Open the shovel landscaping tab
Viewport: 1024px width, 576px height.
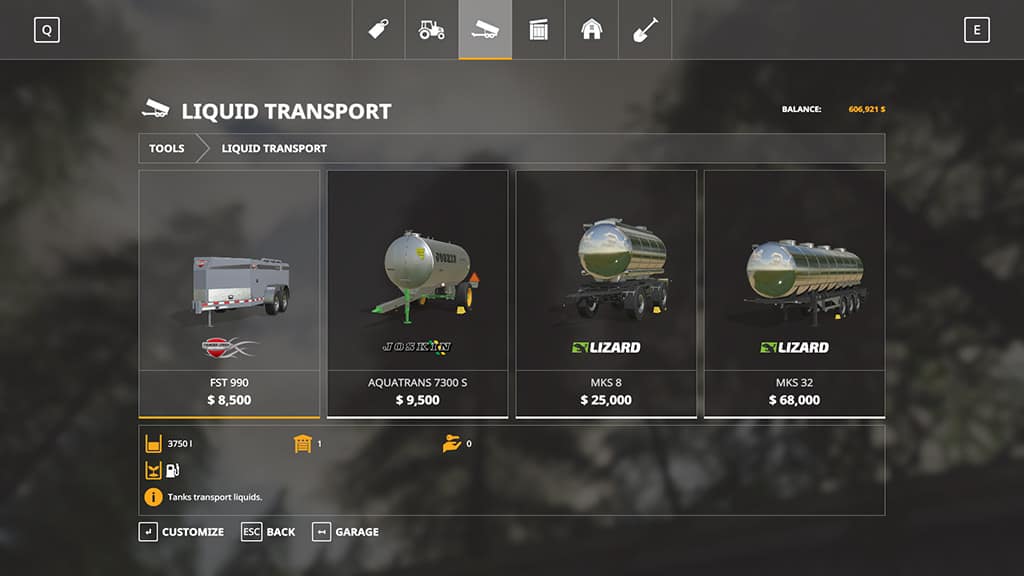(645, 30)
